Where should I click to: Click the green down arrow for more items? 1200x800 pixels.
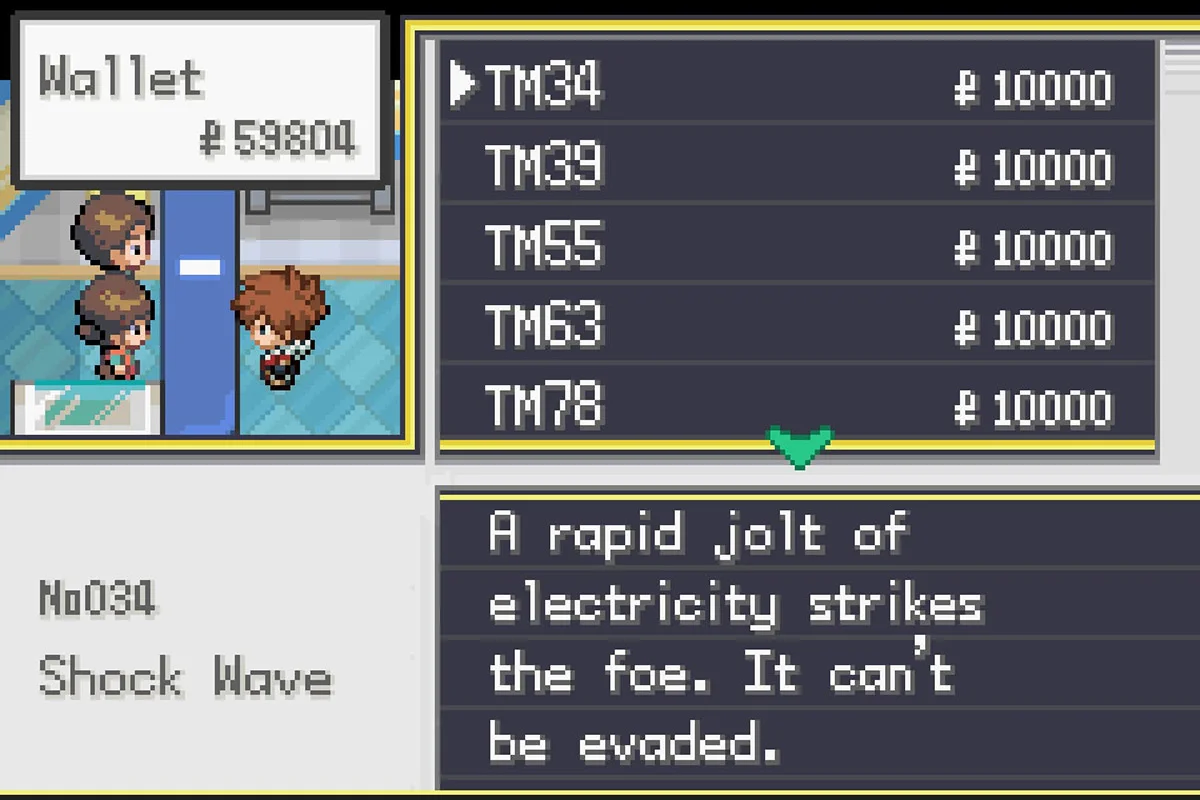[800, 447]
